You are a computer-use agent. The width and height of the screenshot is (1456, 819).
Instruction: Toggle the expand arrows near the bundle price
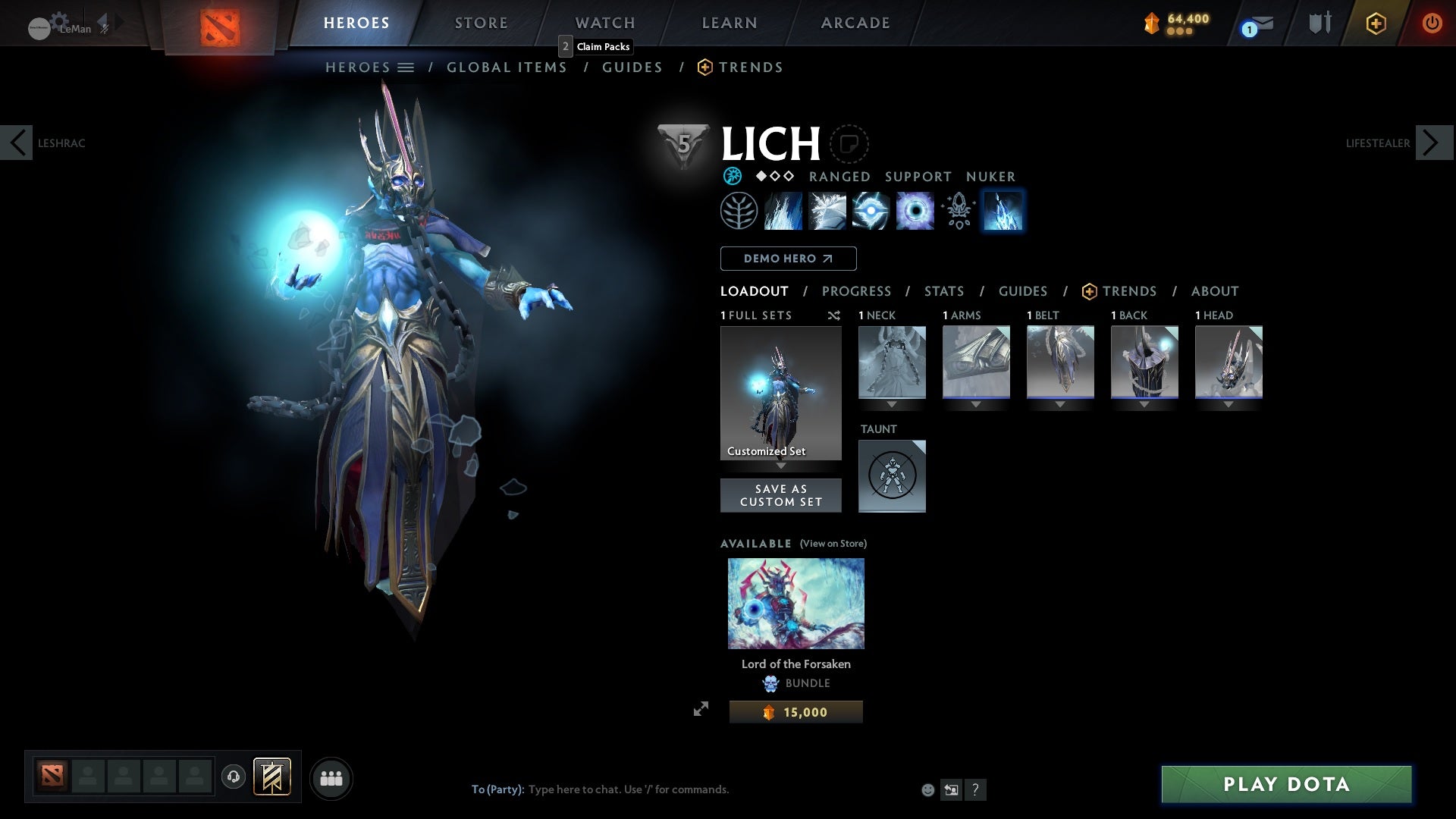[x=702, y=709]
